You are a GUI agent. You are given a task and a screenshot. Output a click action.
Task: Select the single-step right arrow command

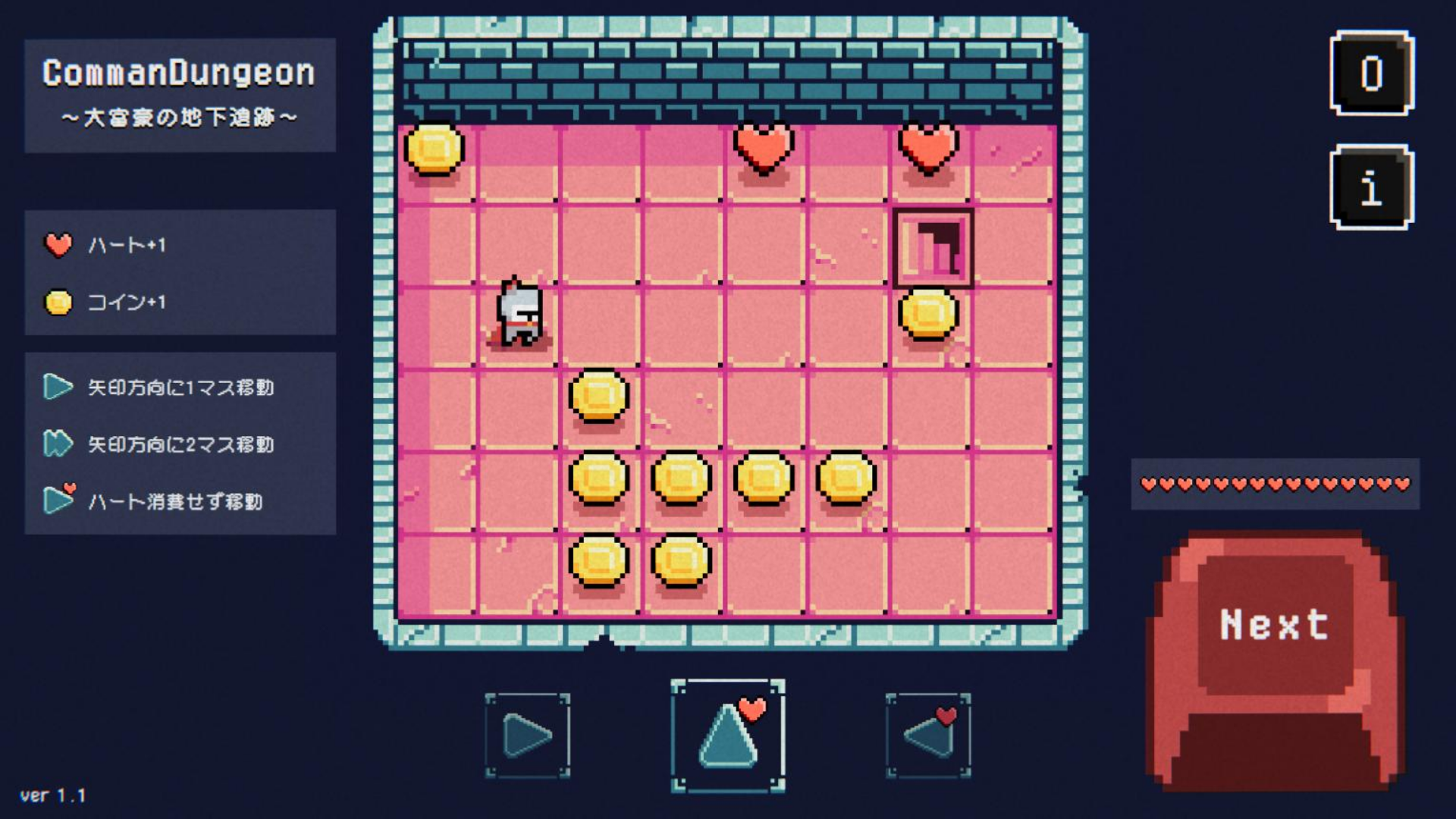point(526,733)
